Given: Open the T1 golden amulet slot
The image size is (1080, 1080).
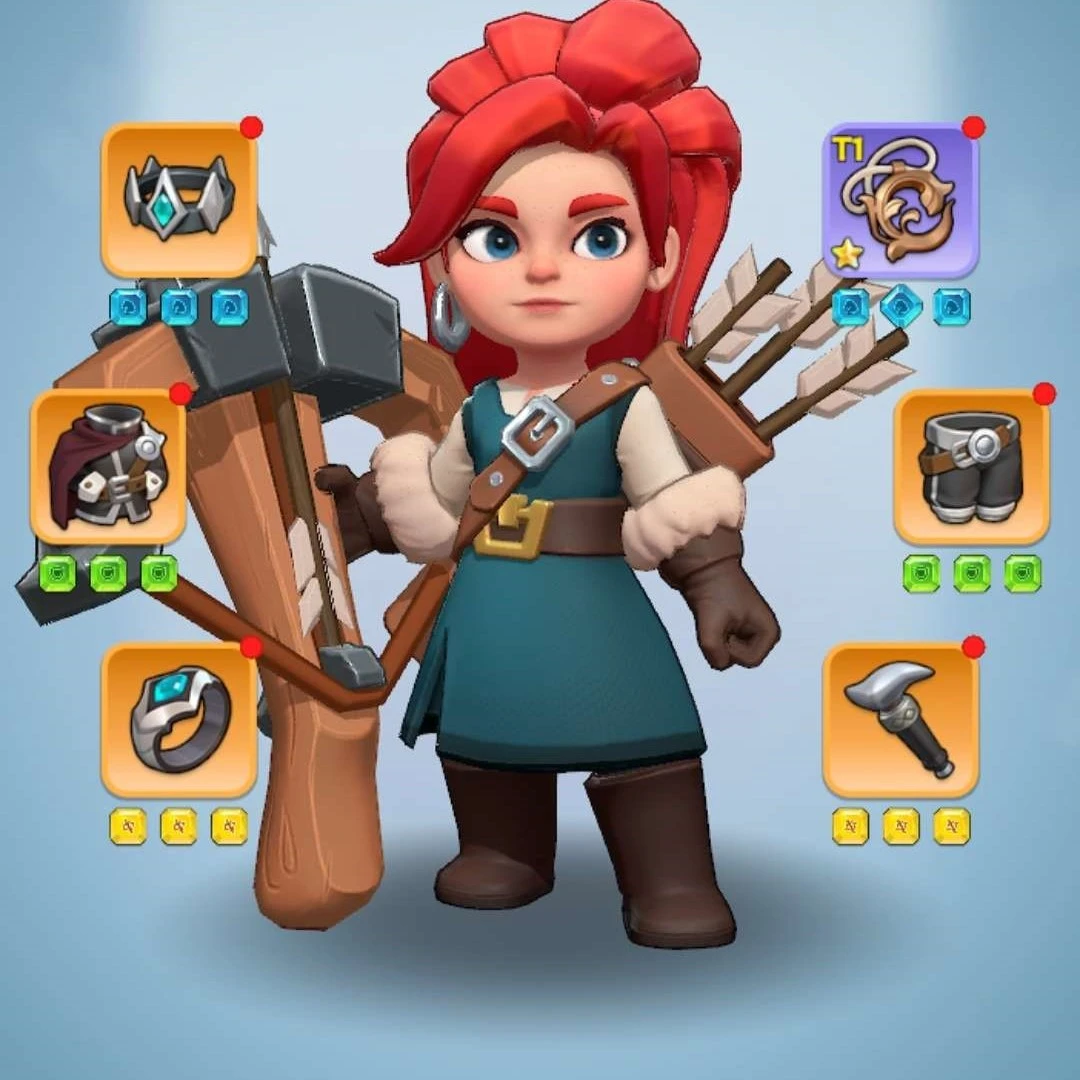Looking at the screenshot, I should click(x=900, y=201).
